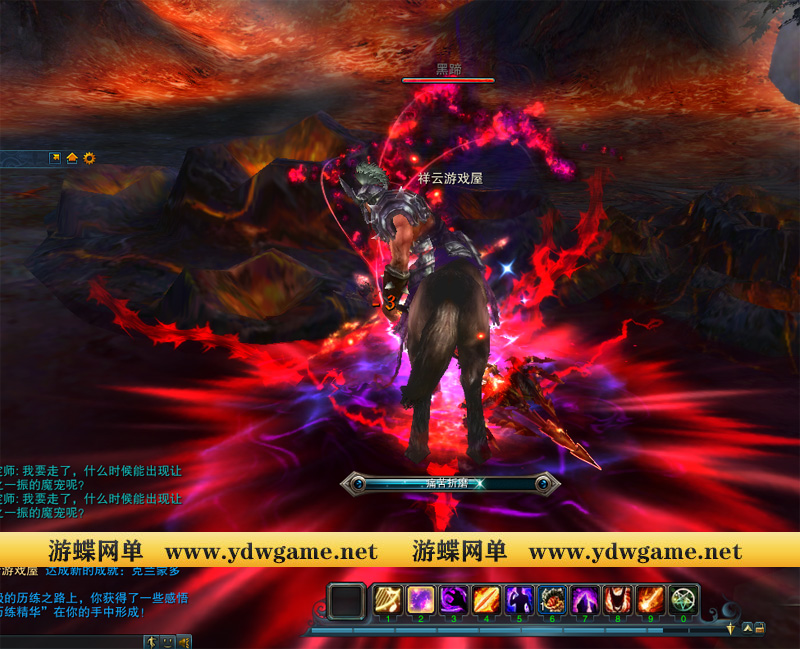Click the running figure icon by chat
This screenshot has width=800, height=649.
pos(151,641)
